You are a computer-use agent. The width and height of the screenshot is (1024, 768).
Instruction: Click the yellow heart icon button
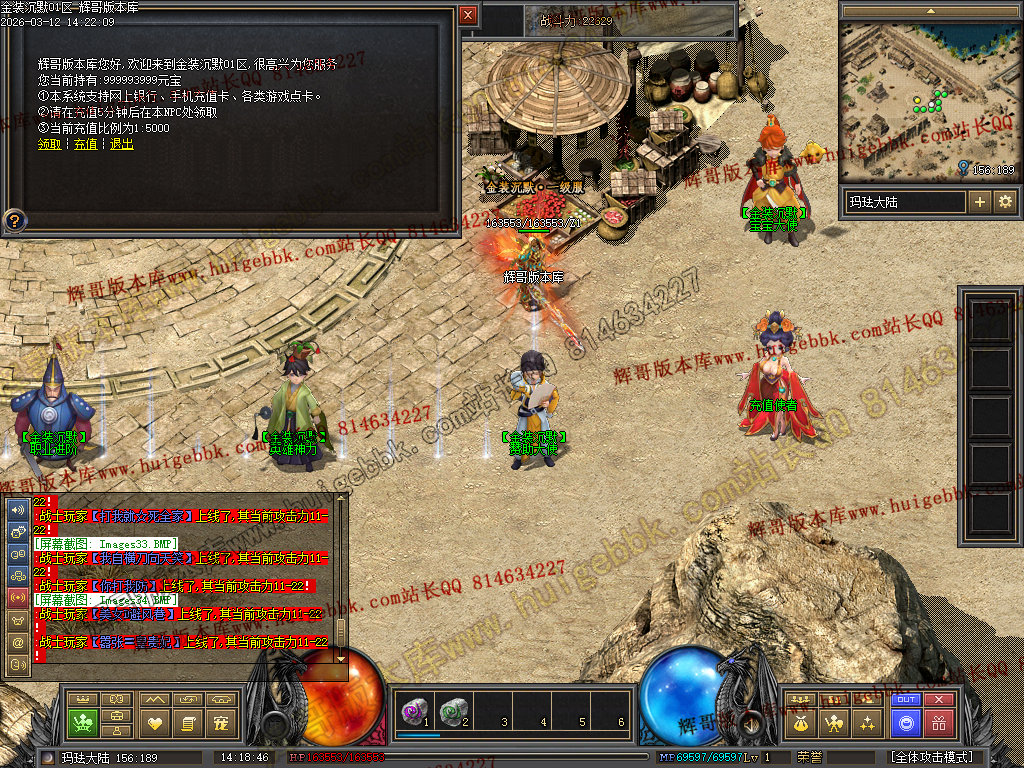(x=154, y=722)
